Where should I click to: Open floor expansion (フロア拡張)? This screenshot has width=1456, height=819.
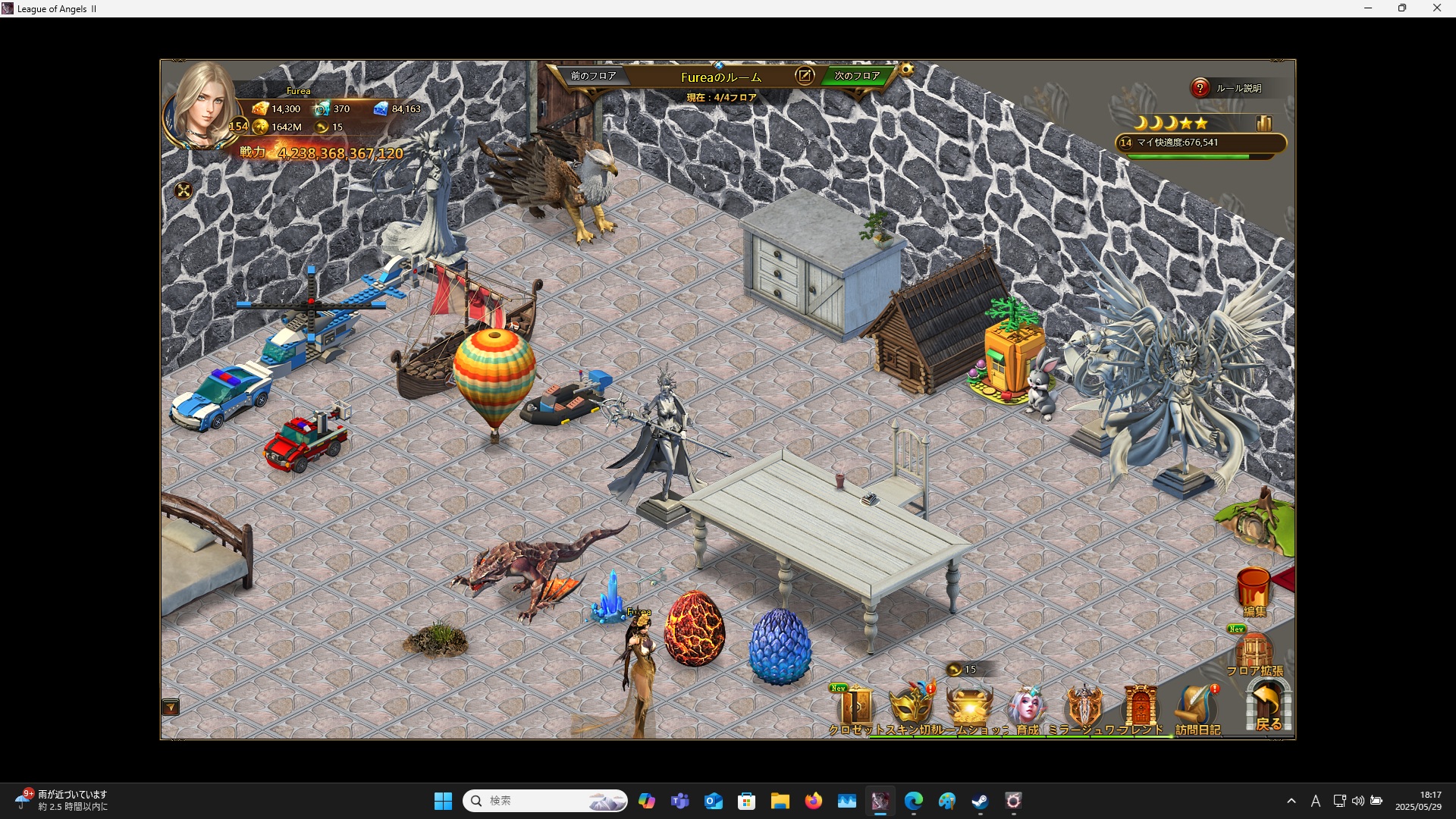tap(1254, 652)
